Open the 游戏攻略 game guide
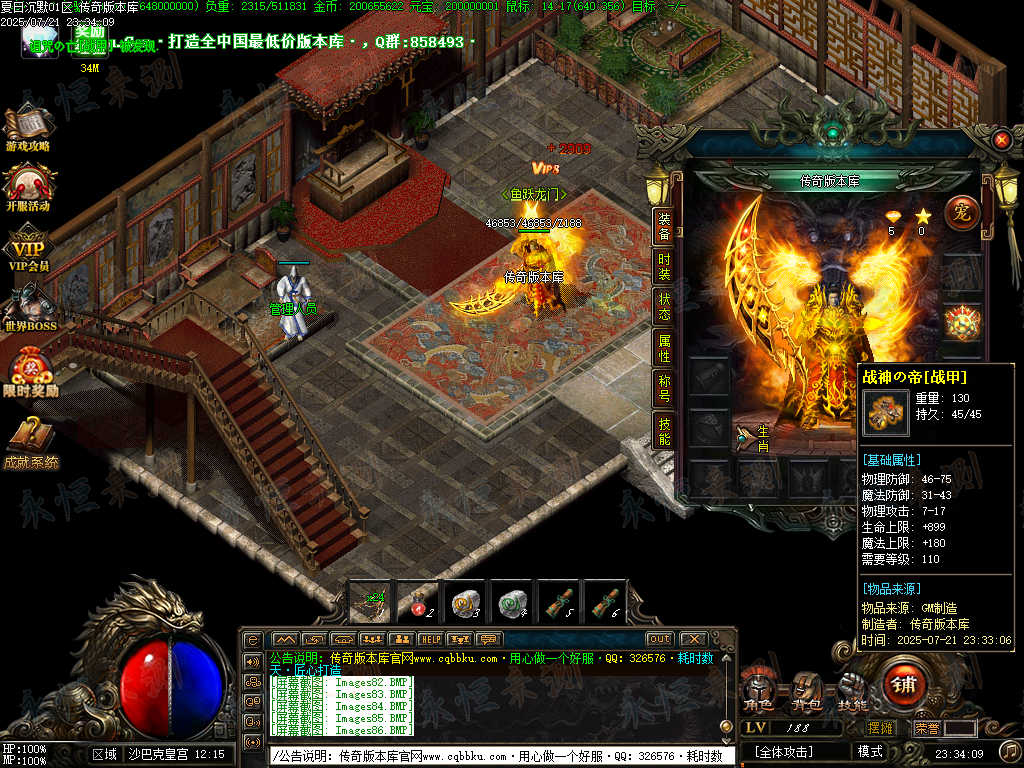The height and width of the screenshot is (768, 1024). pyautogui.click(x=28, y=127)
